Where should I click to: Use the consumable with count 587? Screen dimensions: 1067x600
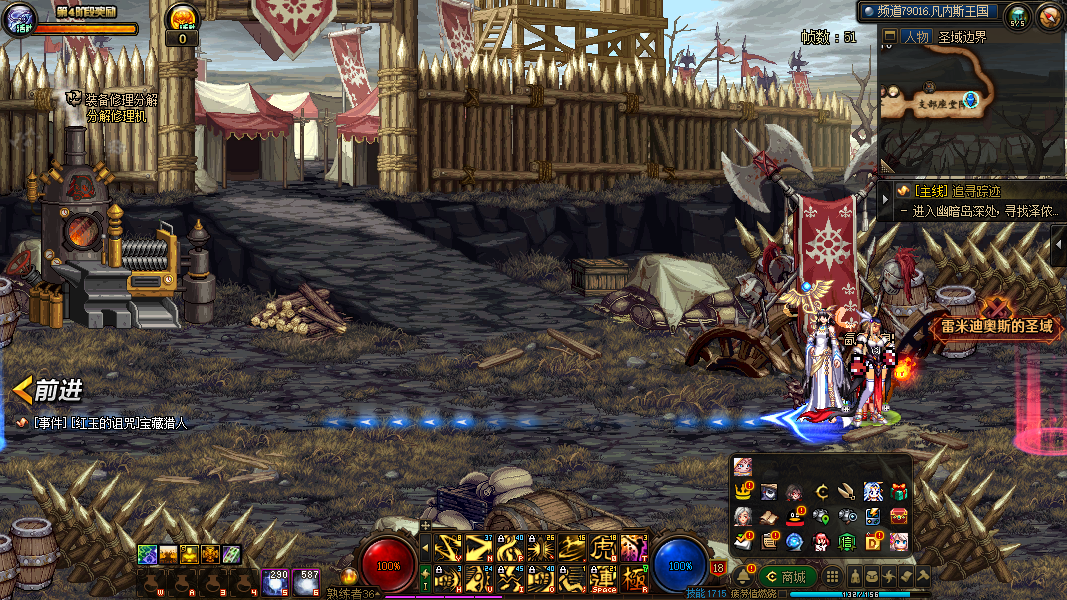[x=307, y=583]
